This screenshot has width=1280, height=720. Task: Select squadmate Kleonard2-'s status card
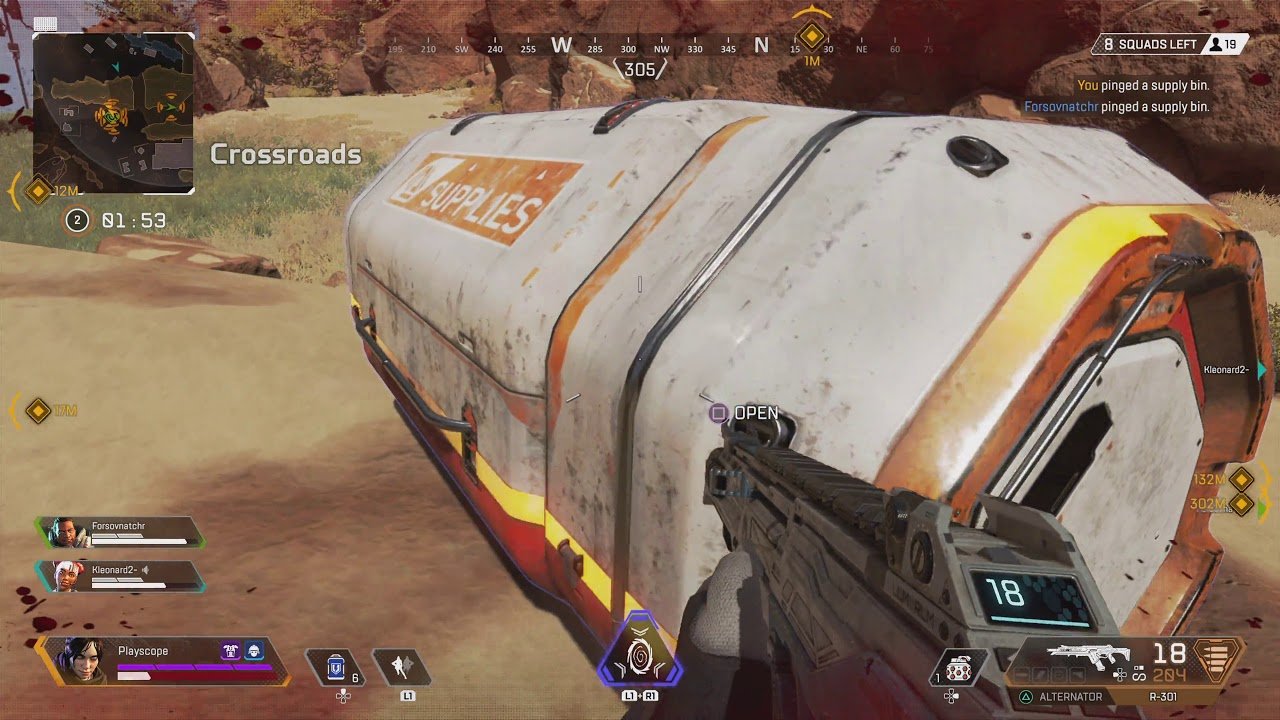point(122,576)
